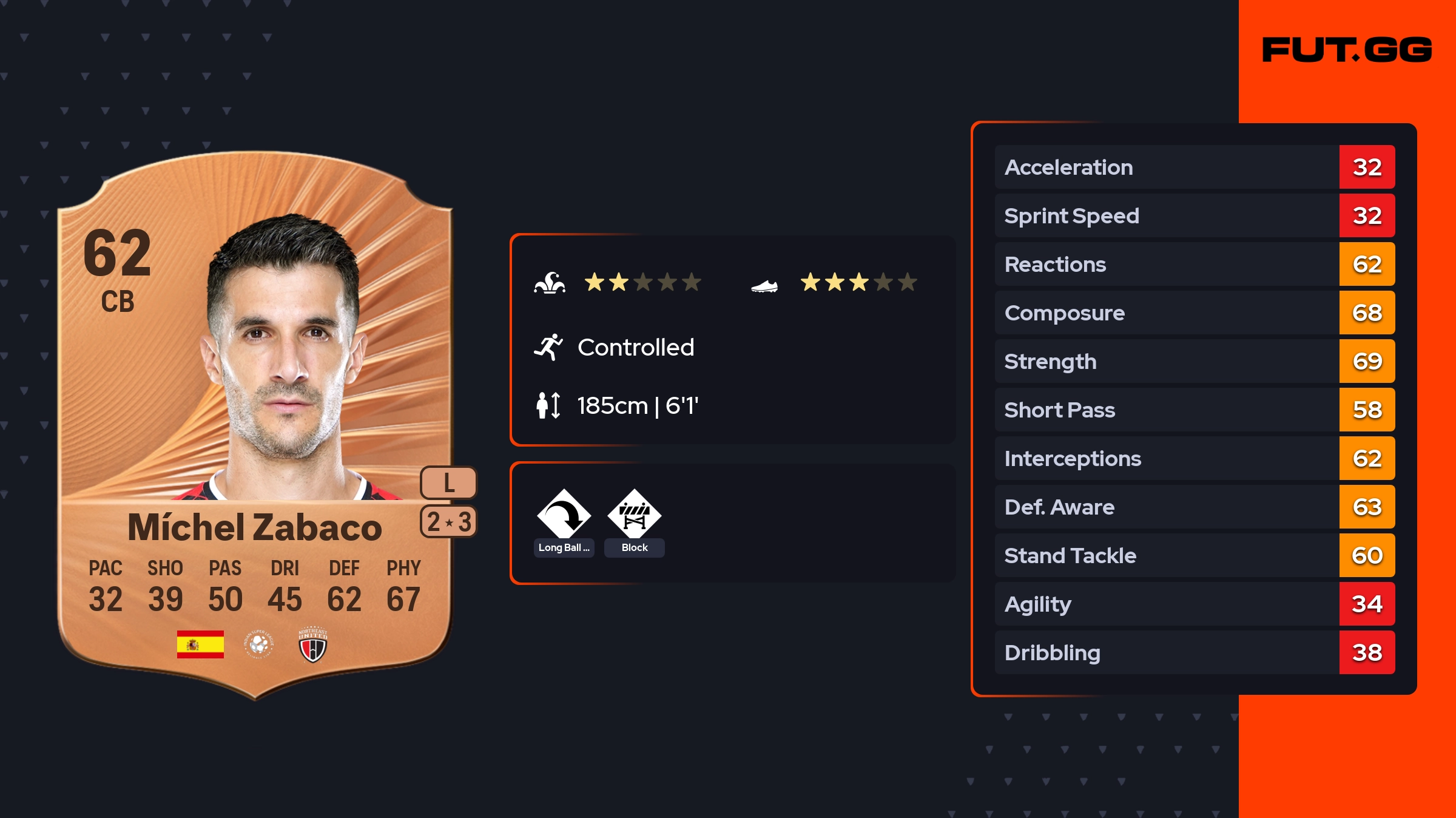This screenshot has width=1456, height=818.
Task: Open the FUT.GG logo link
Action: click(x=1347, y=50)
